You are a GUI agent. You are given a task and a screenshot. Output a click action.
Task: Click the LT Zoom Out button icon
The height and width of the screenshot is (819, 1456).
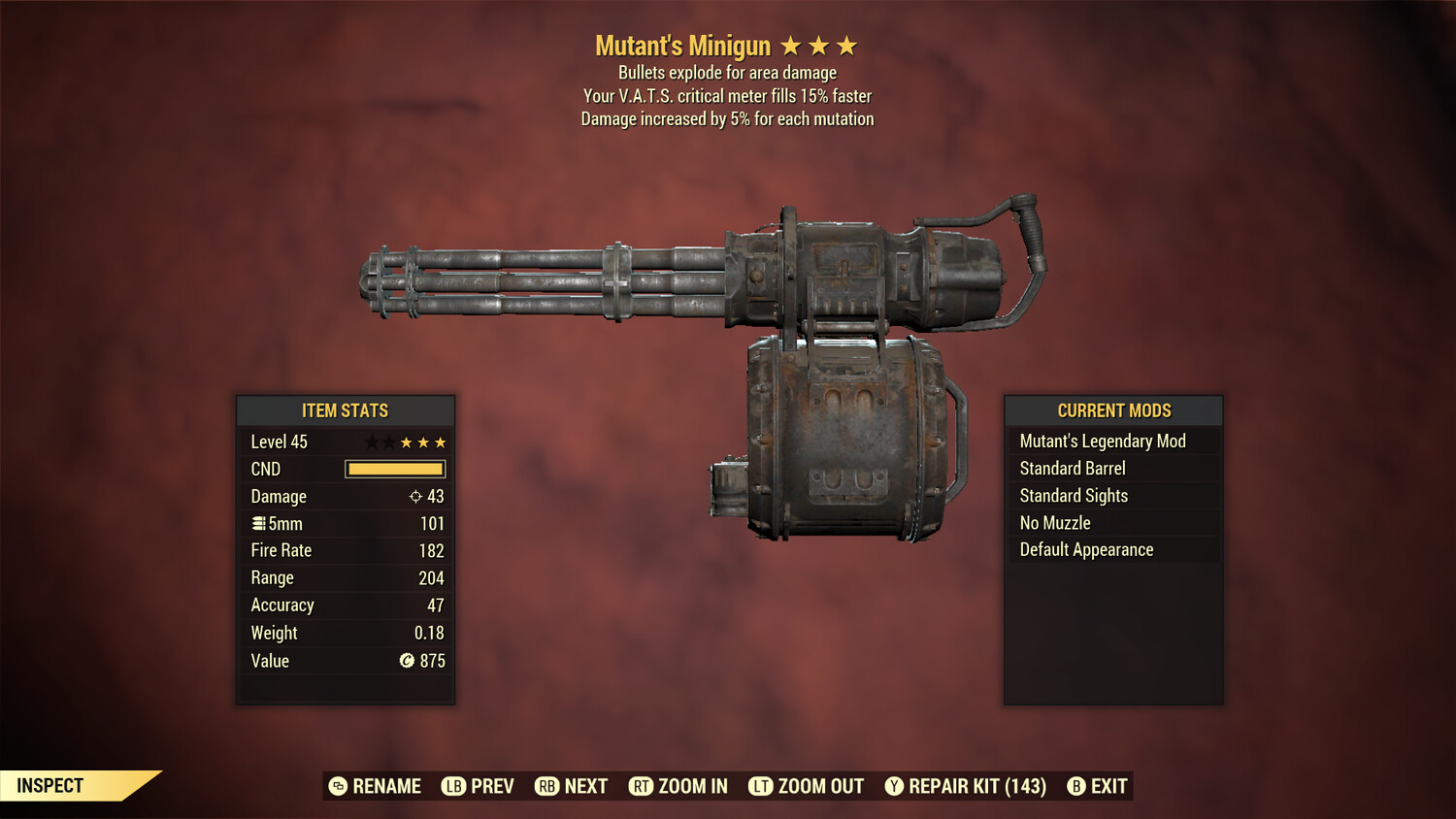(x=762, y=786)
